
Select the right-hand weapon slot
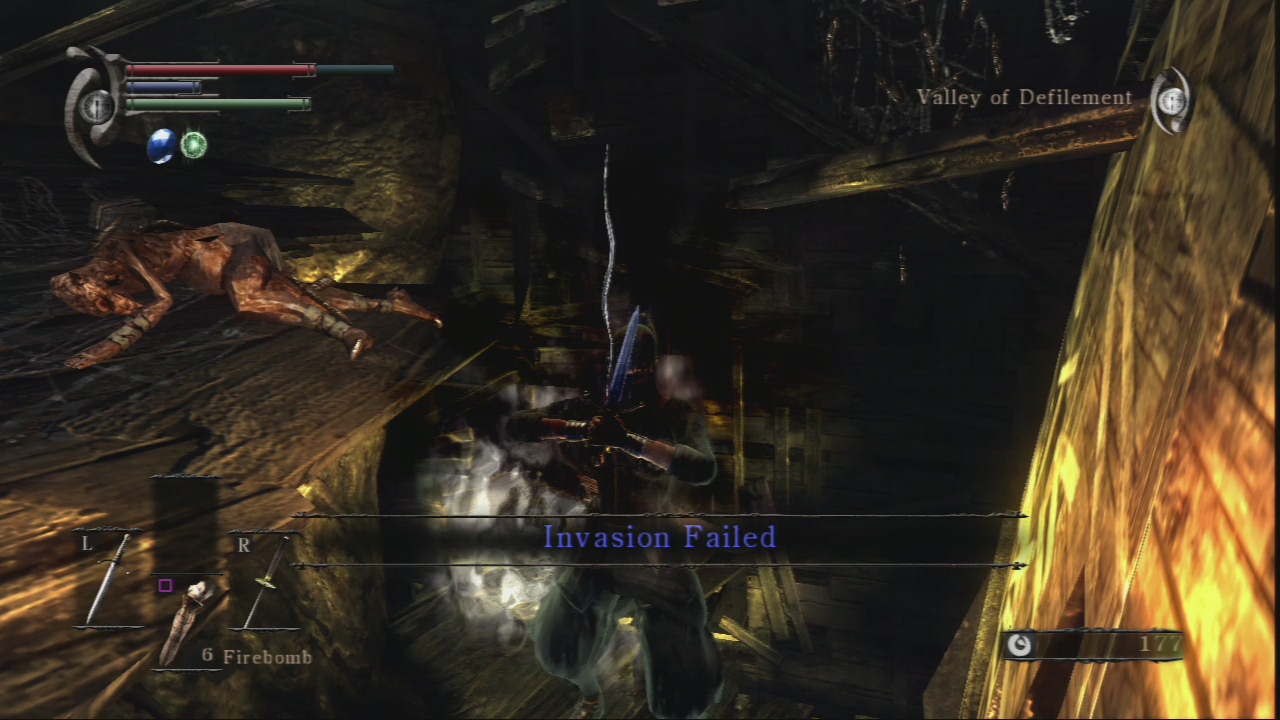pos(264,582)
